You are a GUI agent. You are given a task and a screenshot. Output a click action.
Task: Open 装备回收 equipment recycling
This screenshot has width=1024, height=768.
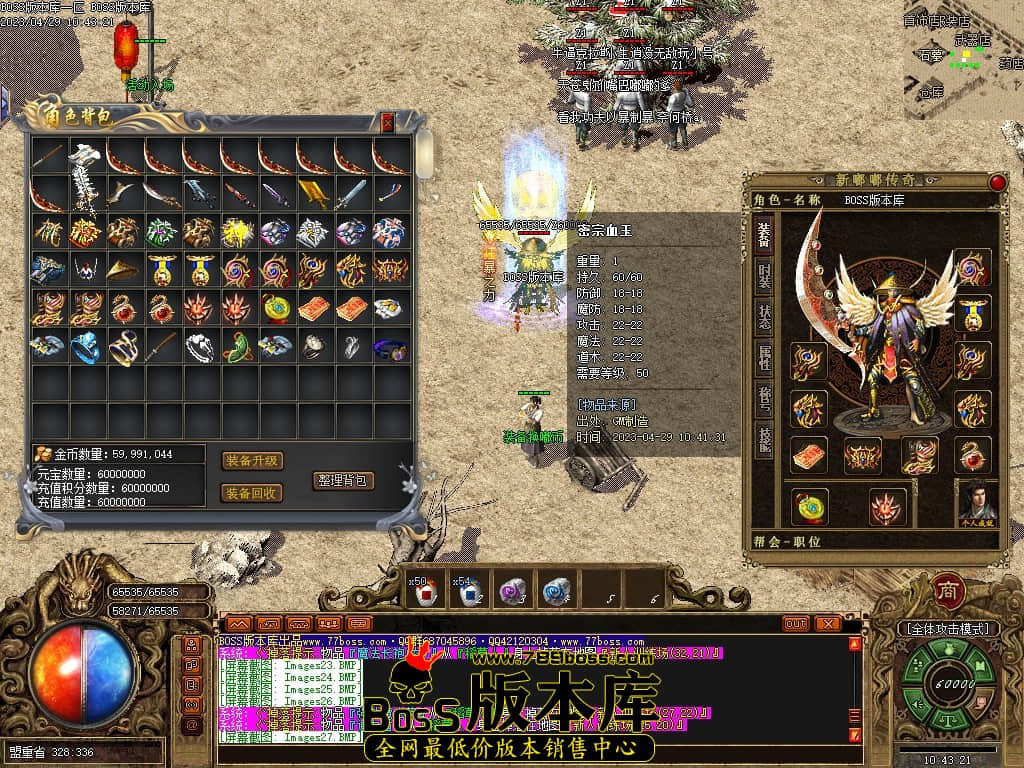(252, 493)
